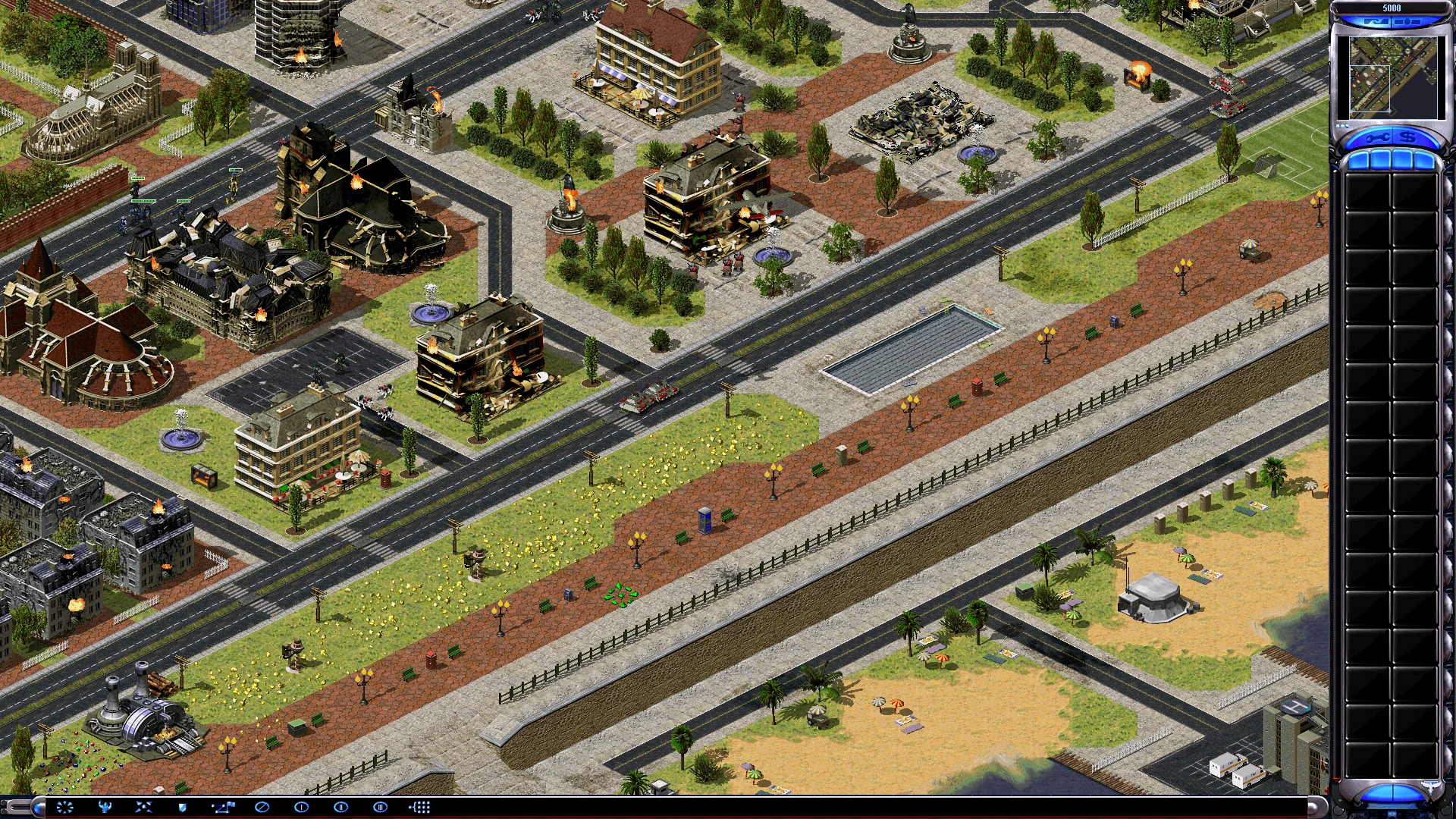Viewport: 1456px width, 819px height.
Task: Activate the Sell tool with the dollar icon
Action: click(x=1409, y=137)
